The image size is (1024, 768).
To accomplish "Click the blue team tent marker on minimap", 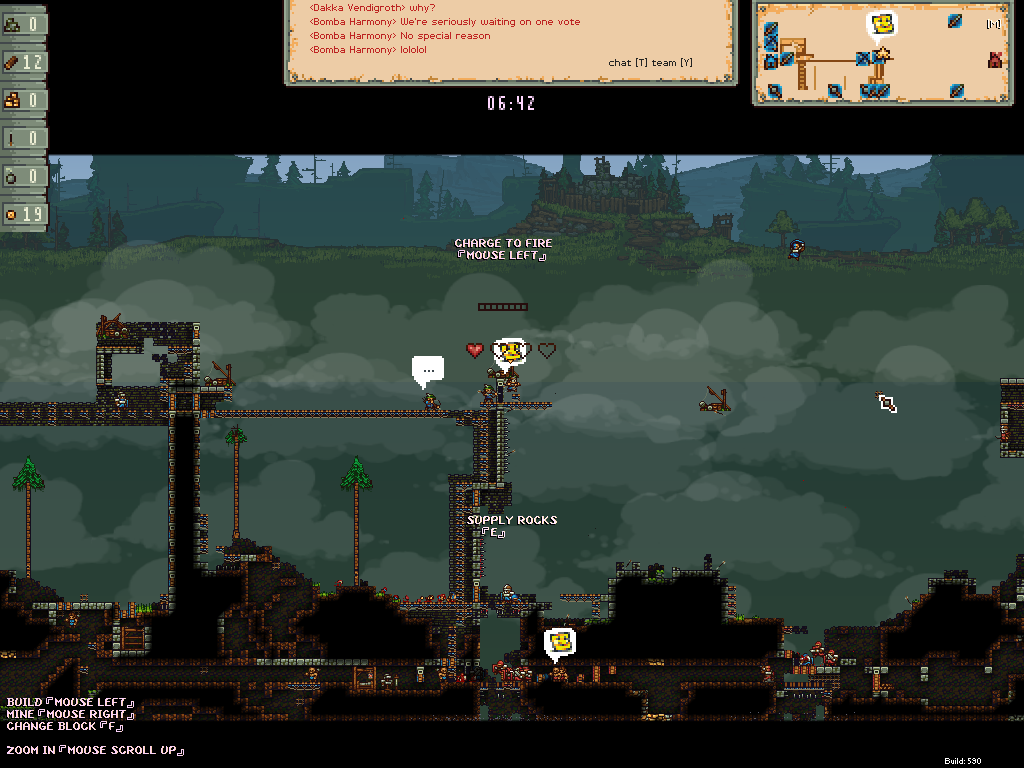I will pyautogui.click(x=771, y=62).
